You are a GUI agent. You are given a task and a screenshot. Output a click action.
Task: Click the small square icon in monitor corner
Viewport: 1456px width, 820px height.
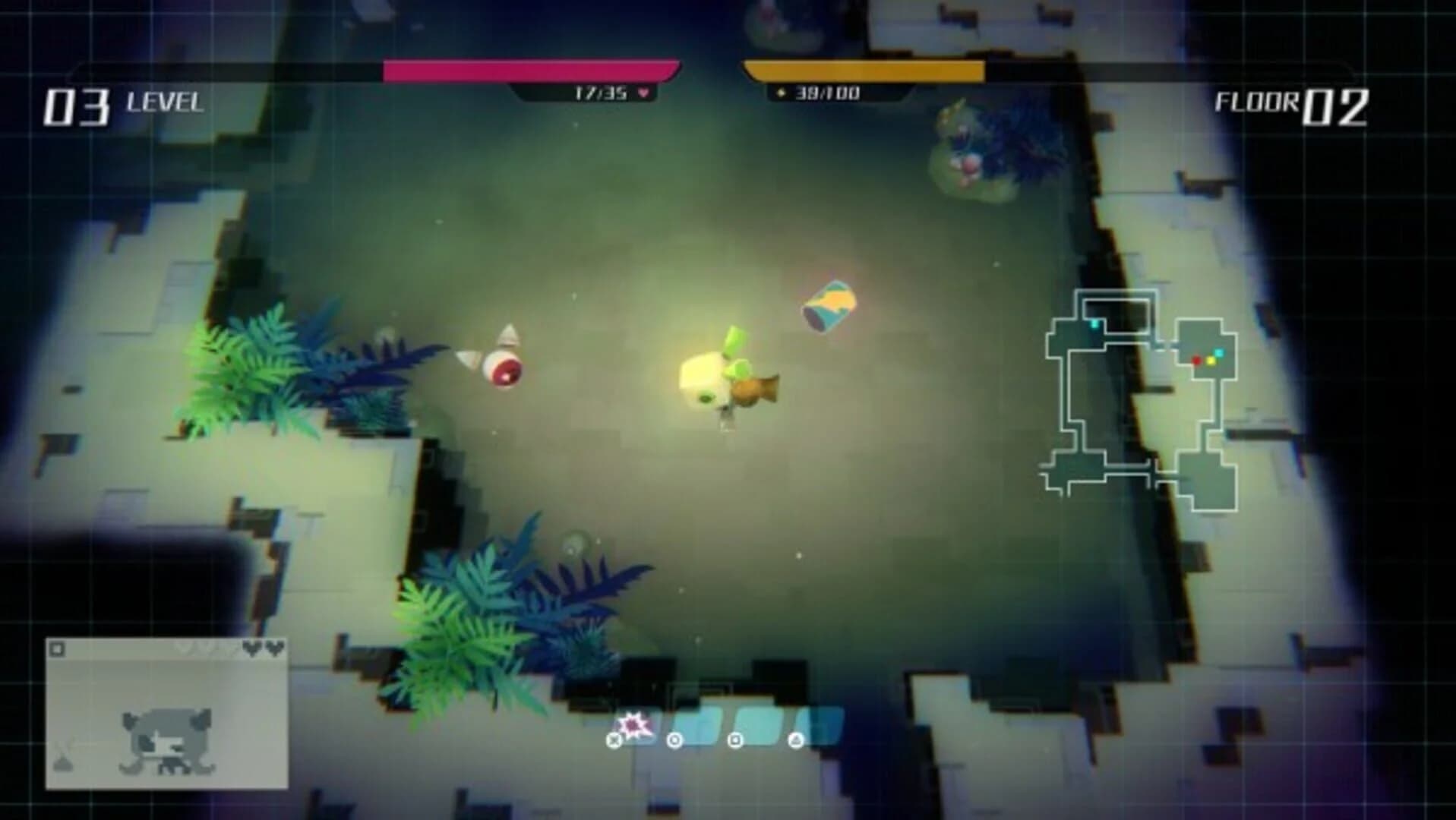[x=57, y=648]
